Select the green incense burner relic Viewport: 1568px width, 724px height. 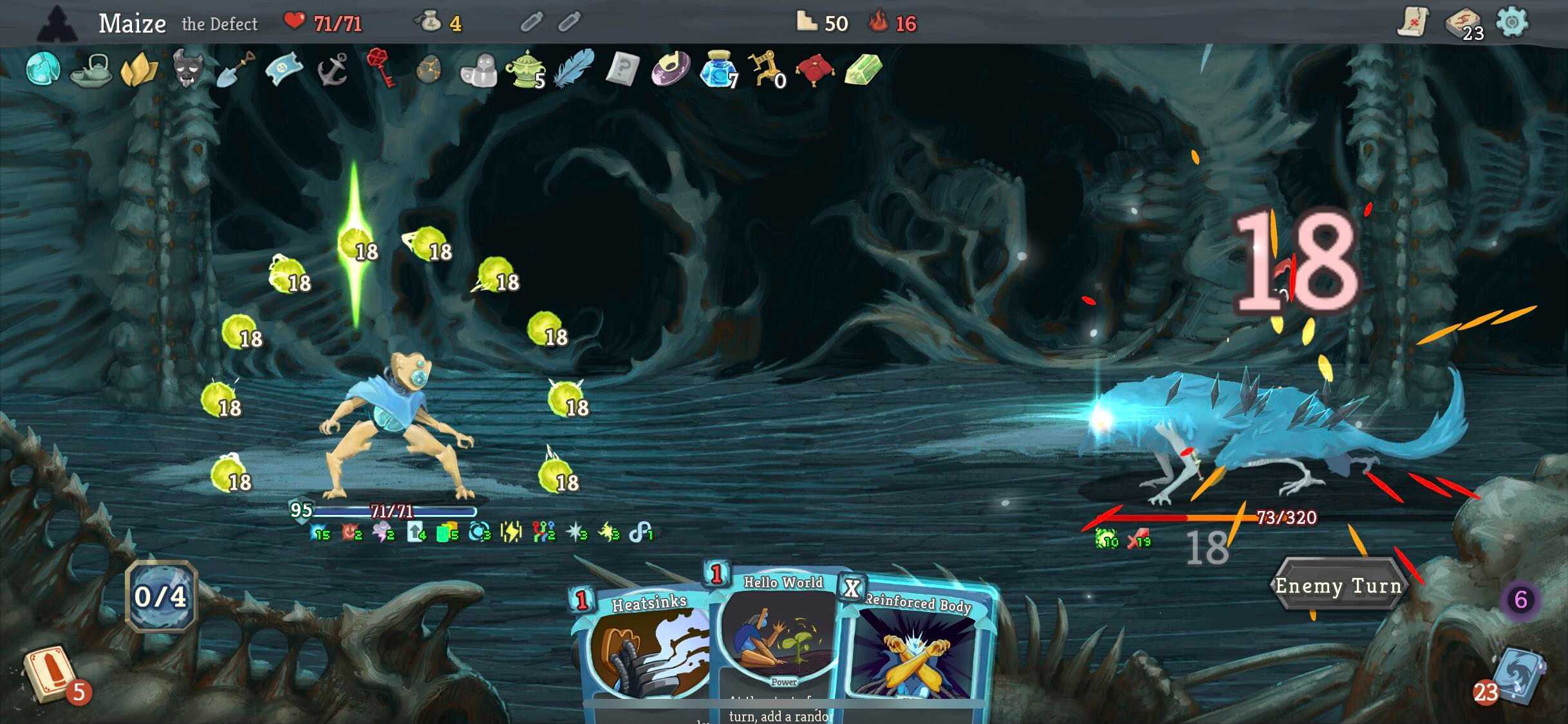click(x=526, y=70)
